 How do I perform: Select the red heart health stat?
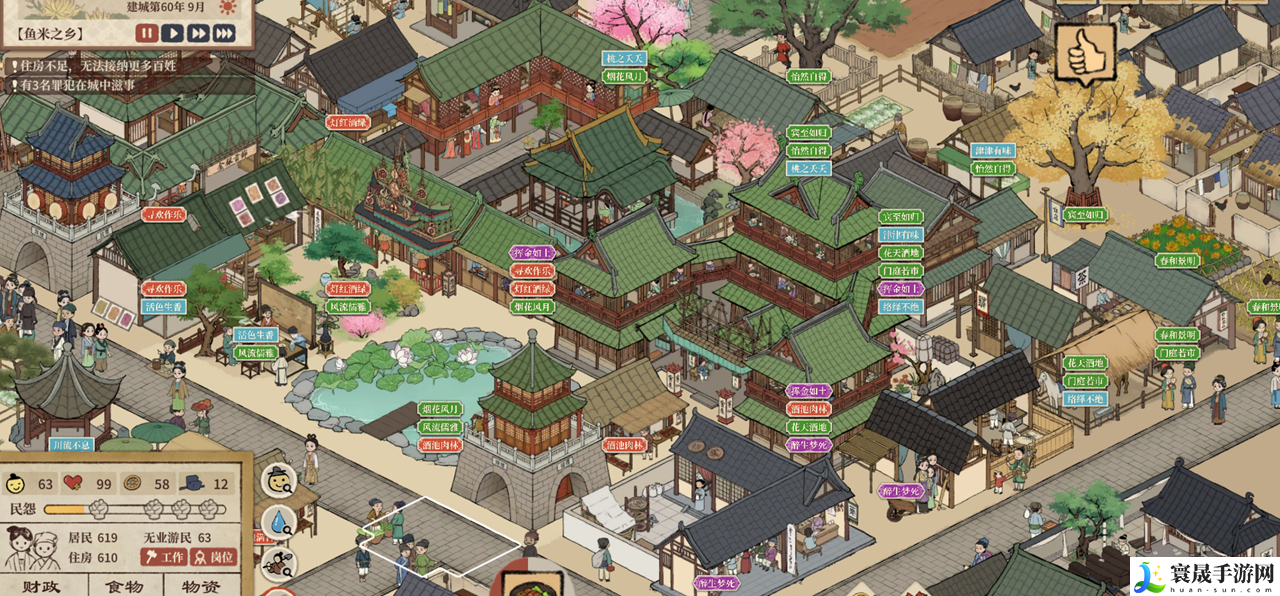click(x=73, y=485)
